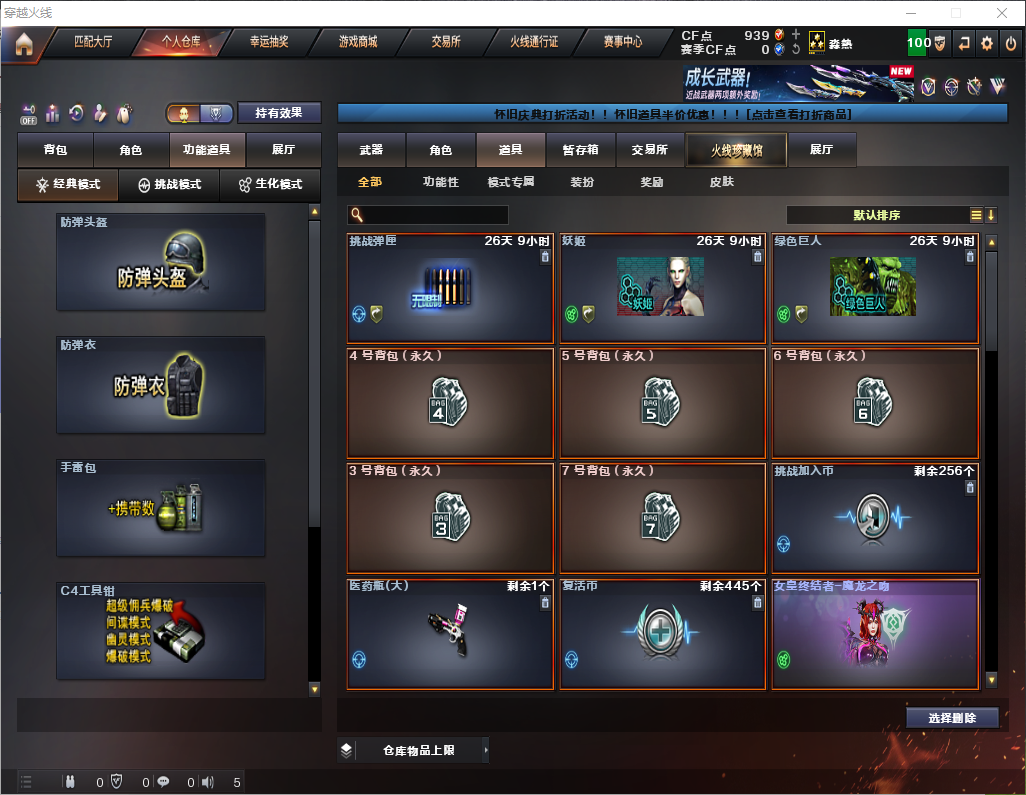Open the 火线通行证 battle pass

click(x=534, y=43)
